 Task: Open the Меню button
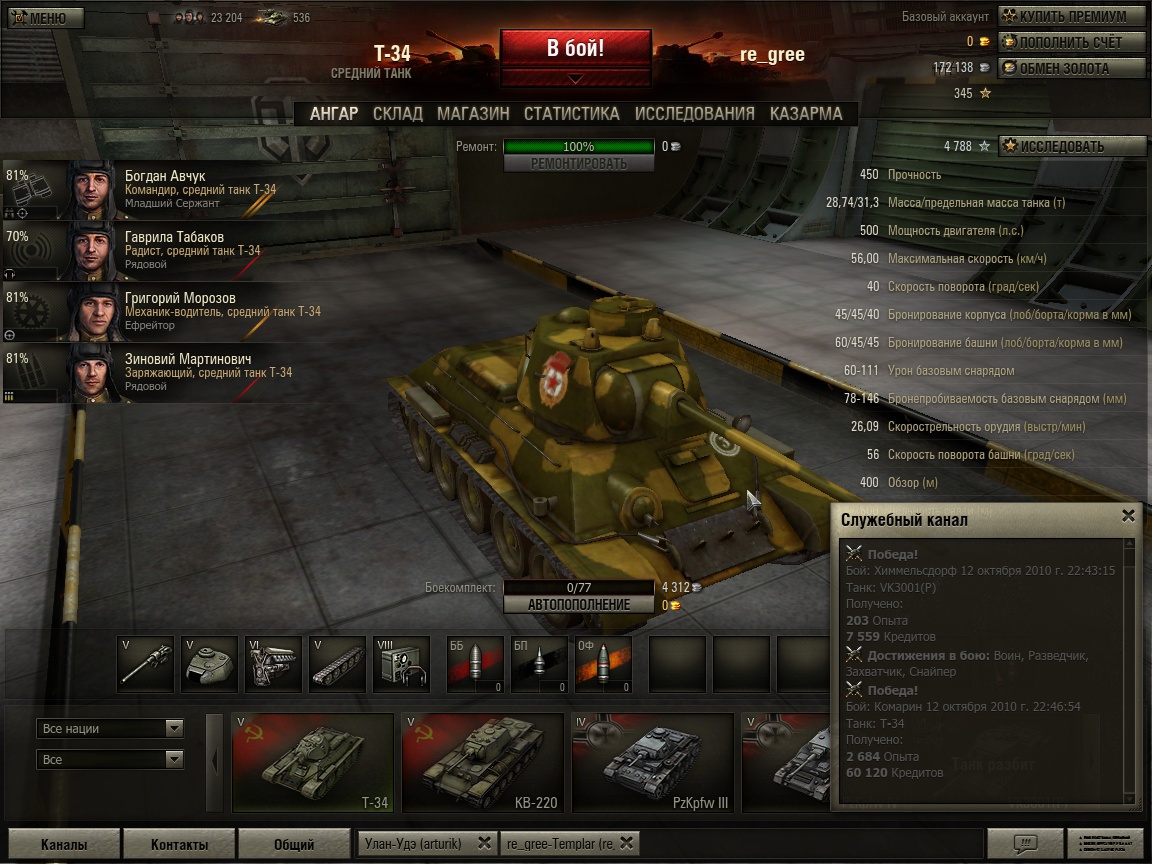[40, 18]
